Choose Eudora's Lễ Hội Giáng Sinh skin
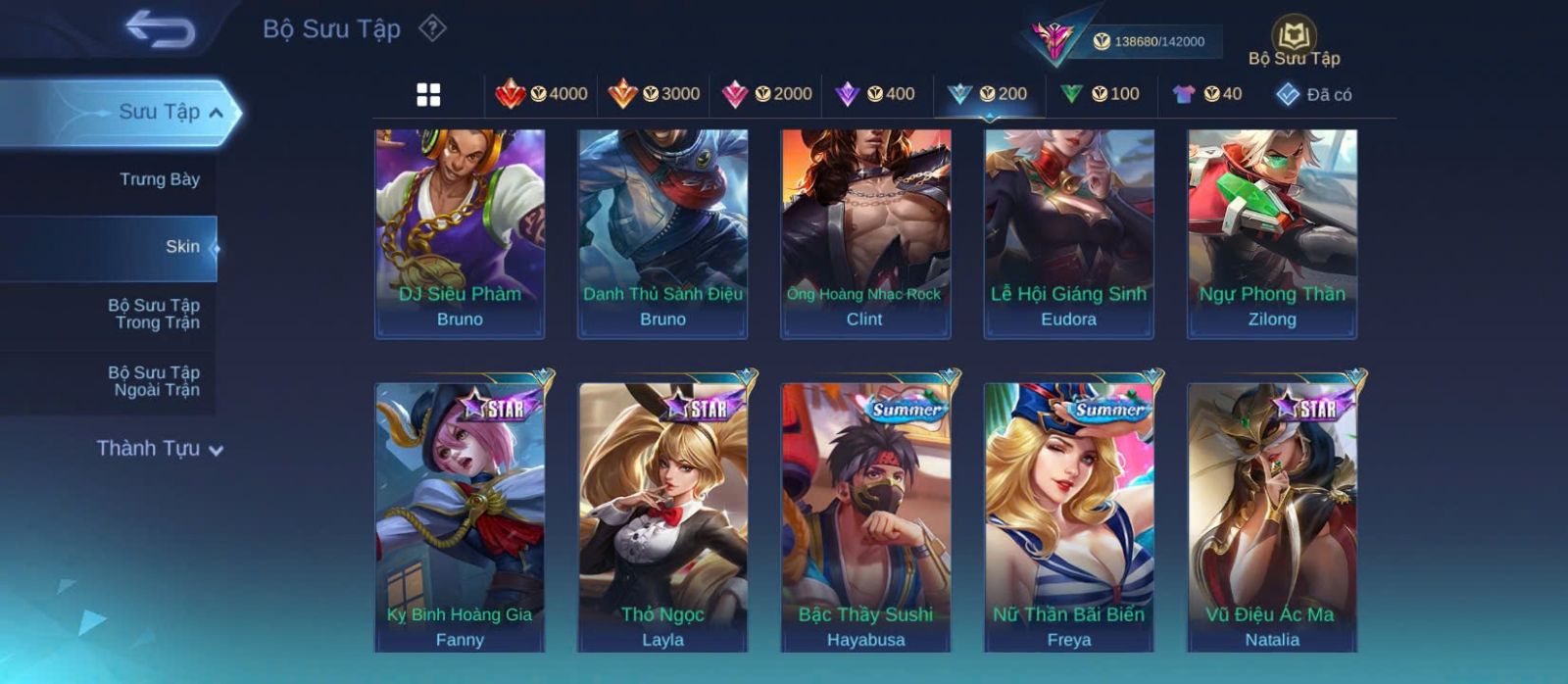Viewport: 1568px width, 684px height. click(1068, 233)
